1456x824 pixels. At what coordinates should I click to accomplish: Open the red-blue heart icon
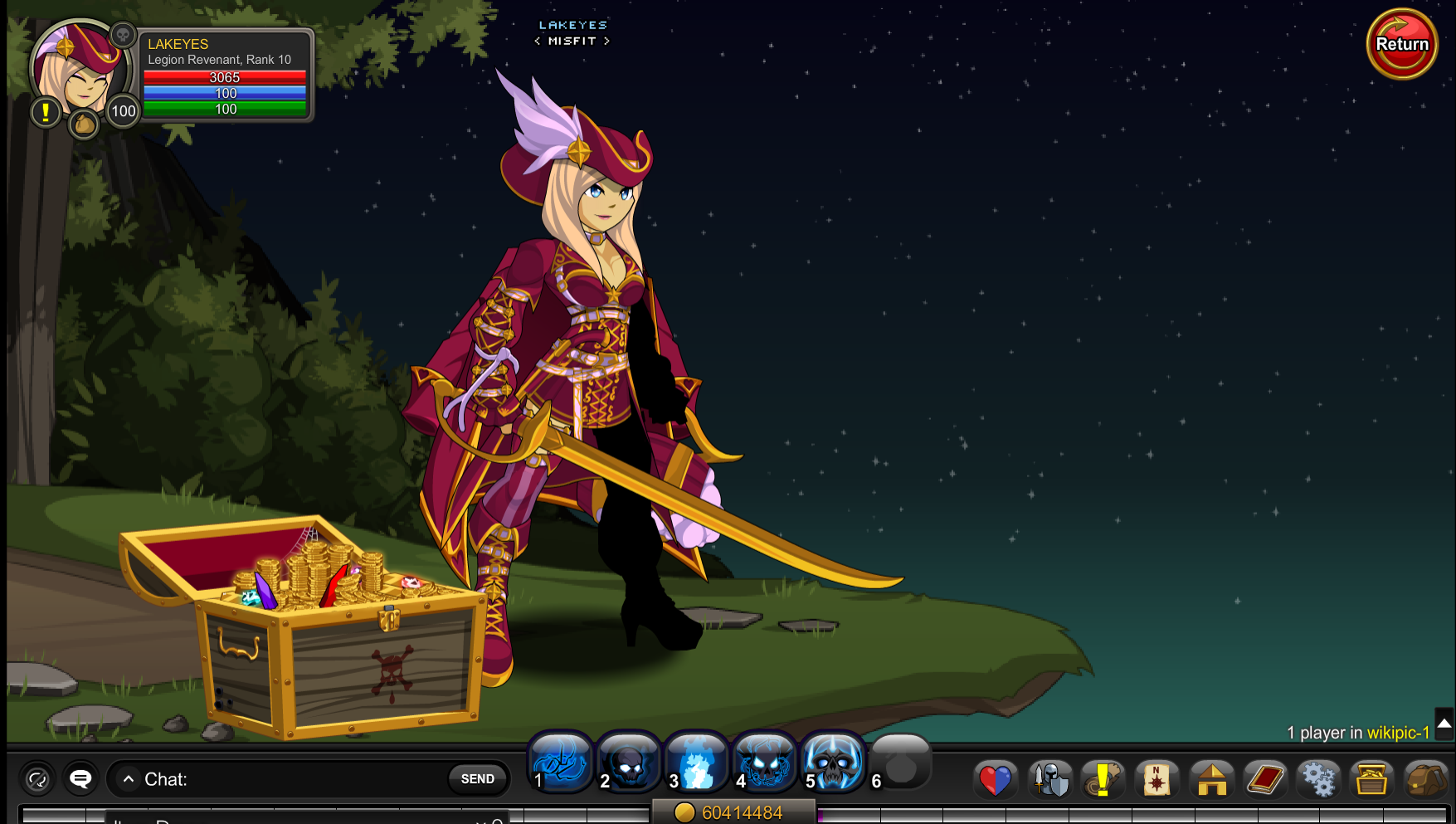pyautogui.click(x=995, y=780)
